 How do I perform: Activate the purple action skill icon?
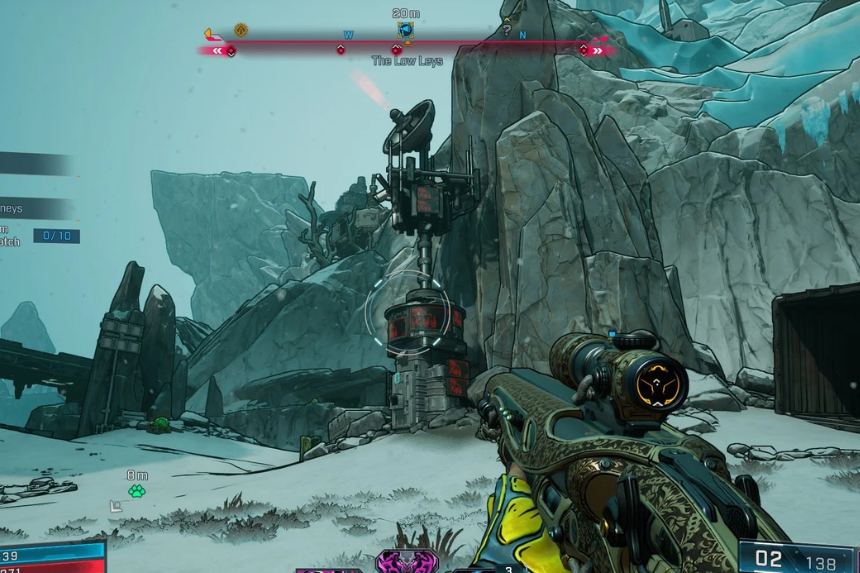click(407, 561)
